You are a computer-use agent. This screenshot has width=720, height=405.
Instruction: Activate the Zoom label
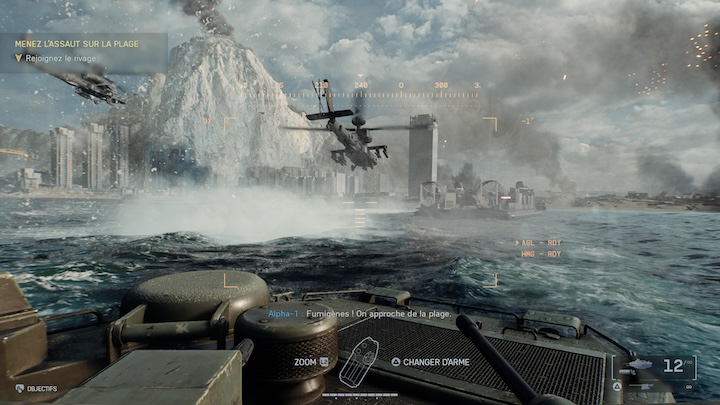[305, 361]
